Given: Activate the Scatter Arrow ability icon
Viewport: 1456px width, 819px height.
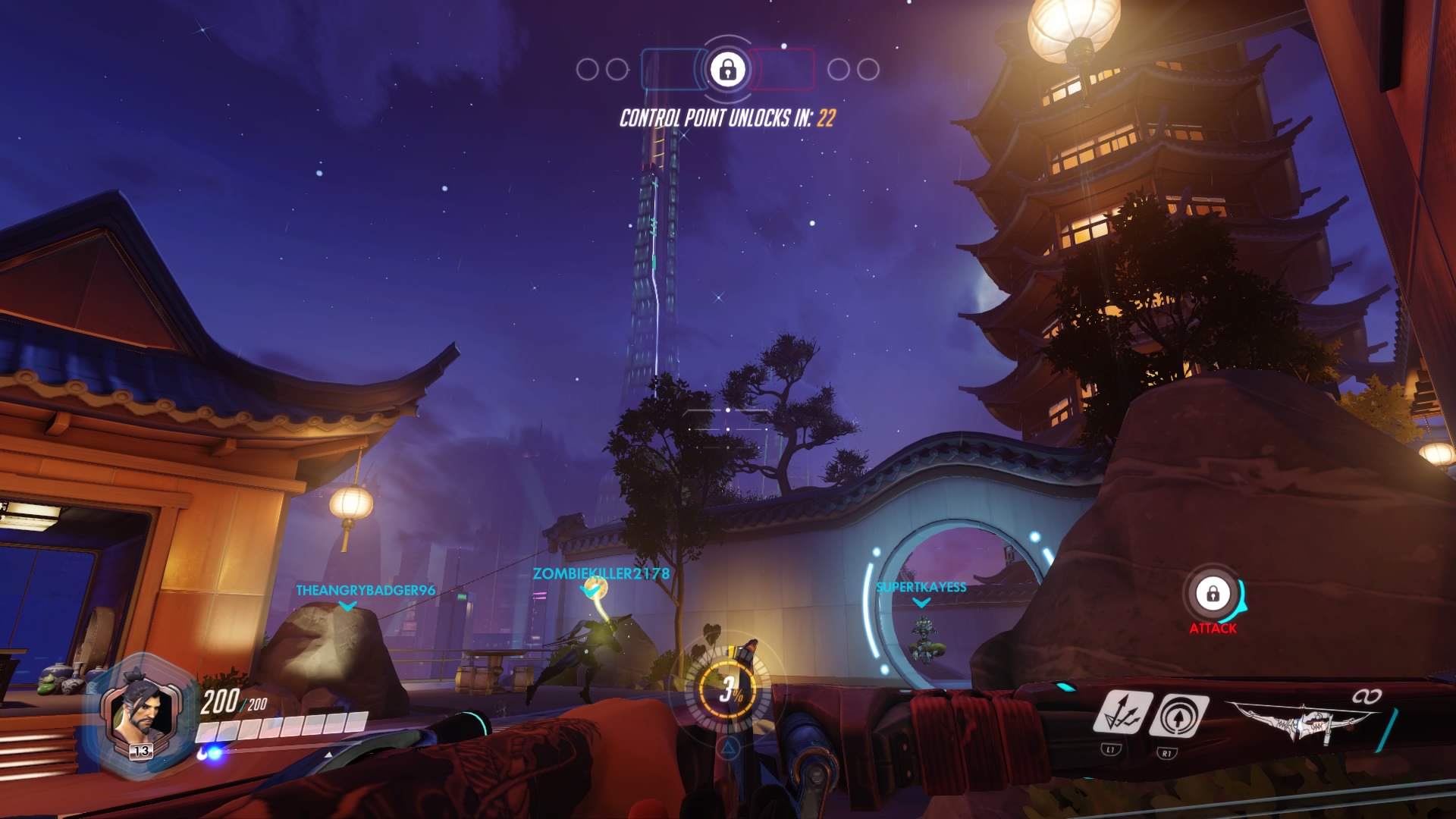Looking at the screenshot, I should click(x=1123, y=713).
